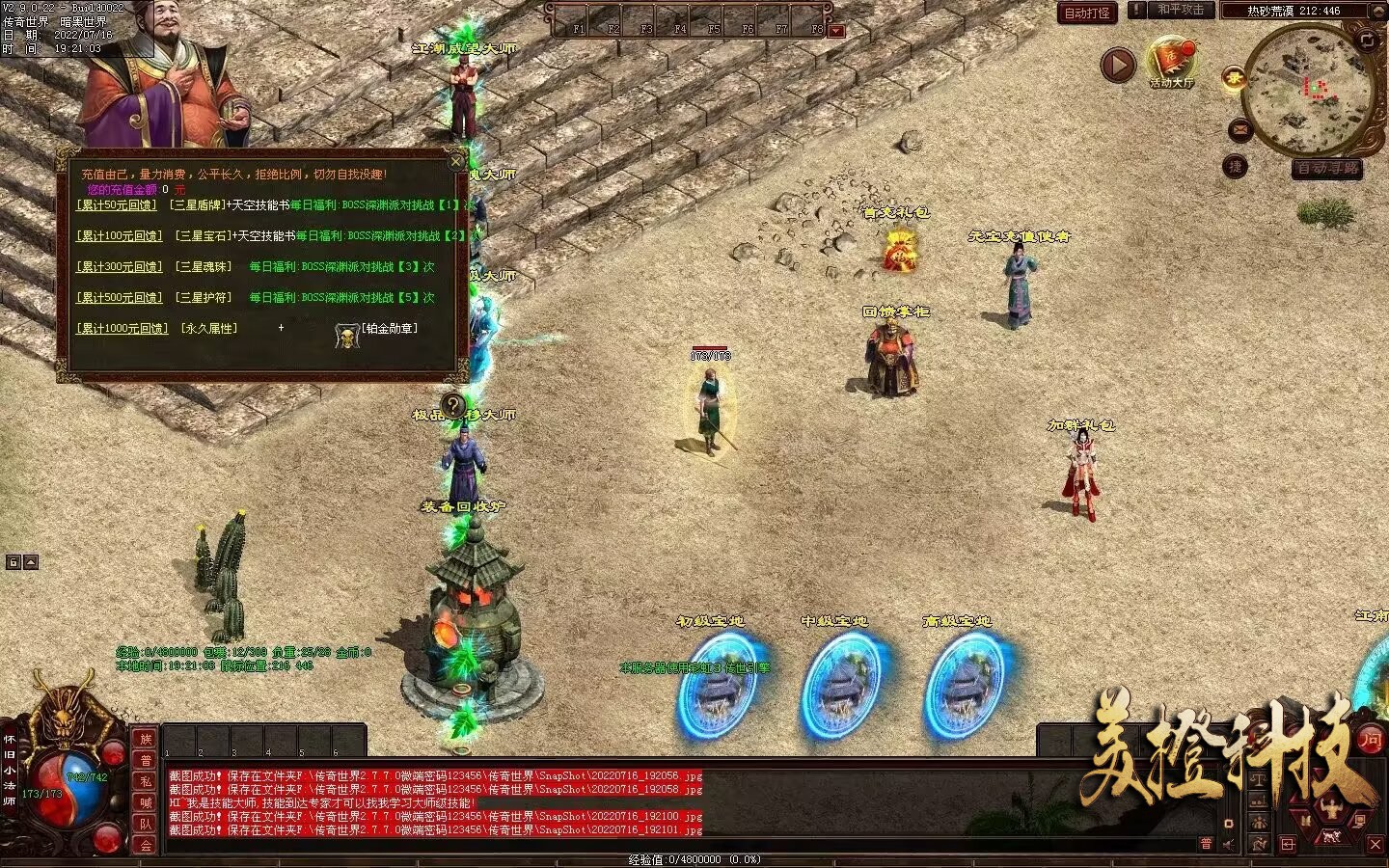Activate the 自动寻路 auto-pathfinding button

1327,168
